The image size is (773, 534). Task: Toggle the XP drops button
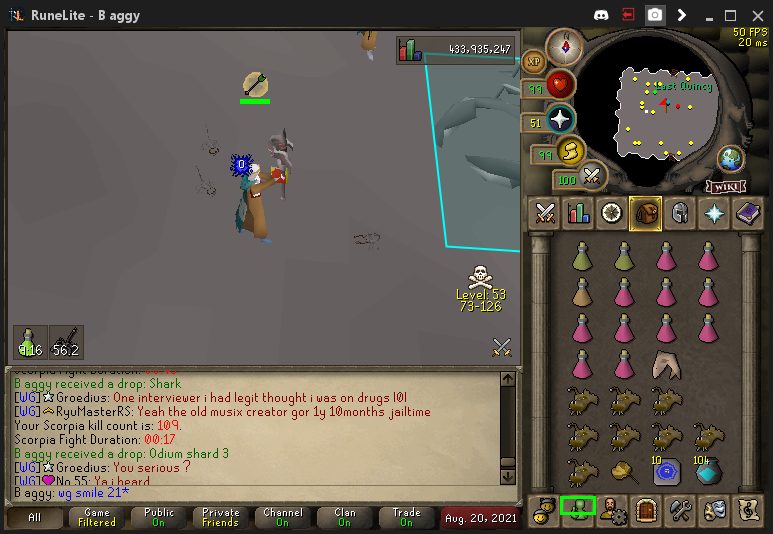click(x=534, y=61)
